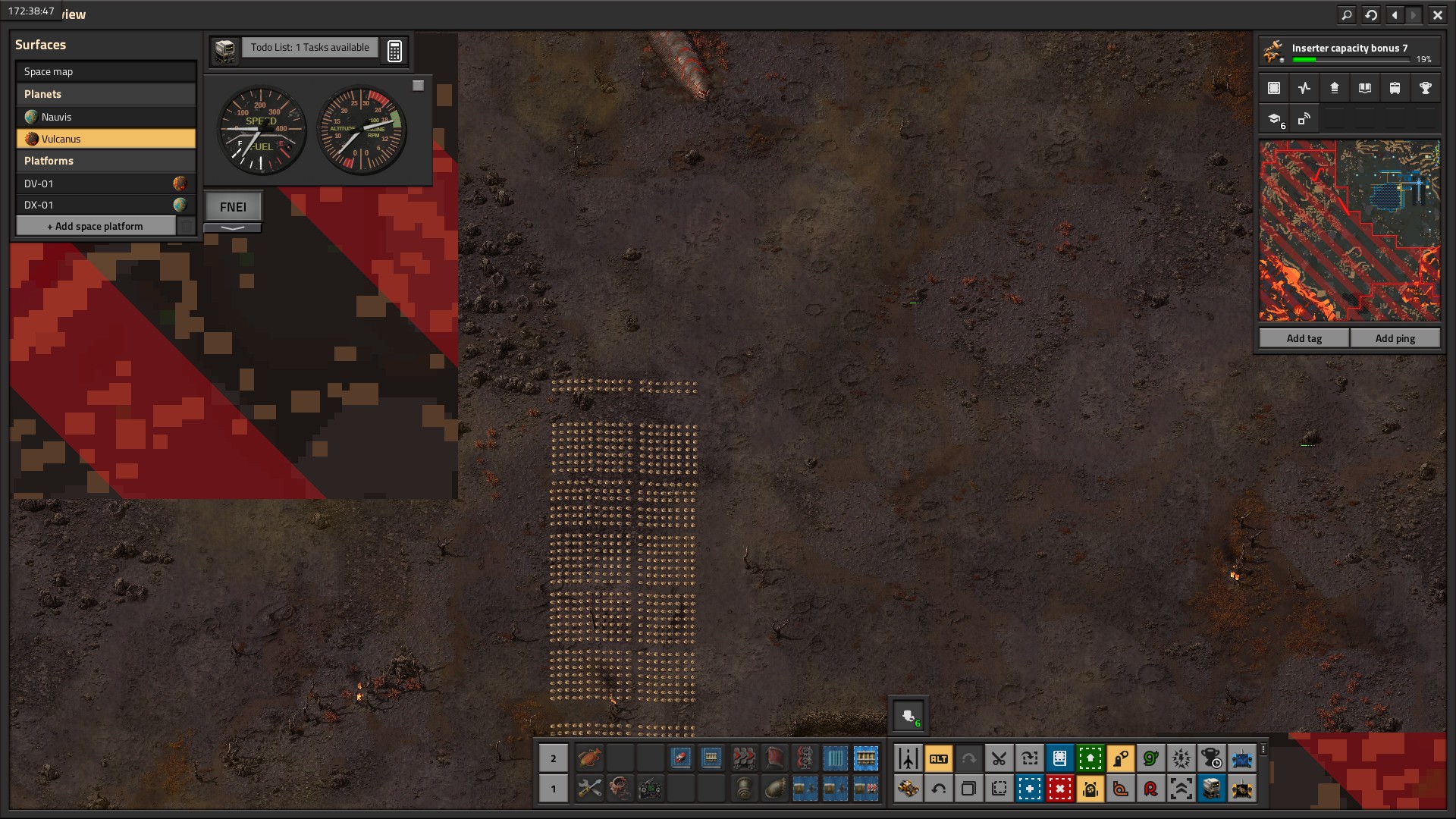Screen dimensions: 1456x819
Task: Add a tag to the map
Action: click(x=1304, y=338)
